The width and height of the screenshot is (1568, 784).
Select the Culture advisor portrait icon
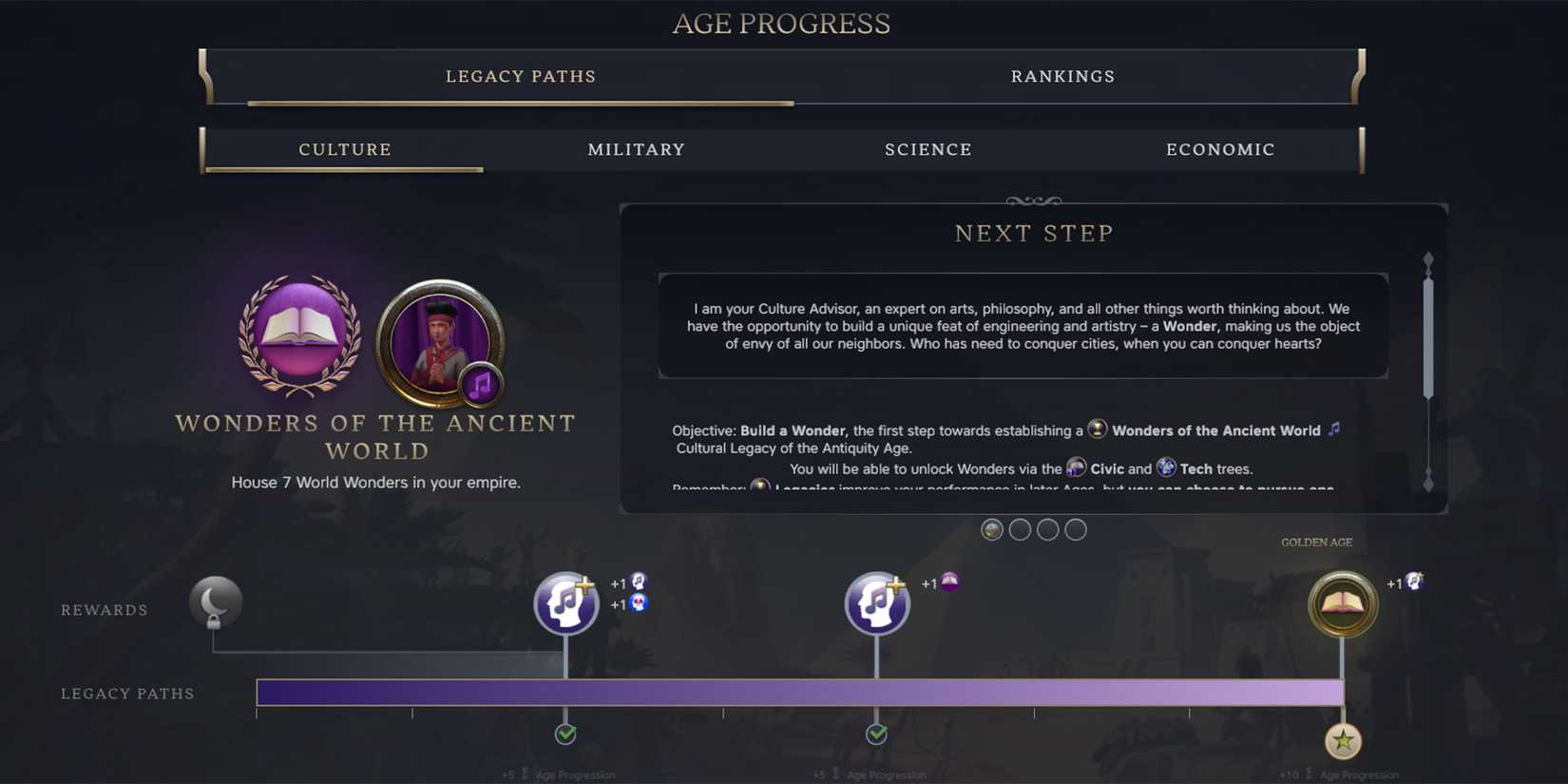(x=437, y=345)
